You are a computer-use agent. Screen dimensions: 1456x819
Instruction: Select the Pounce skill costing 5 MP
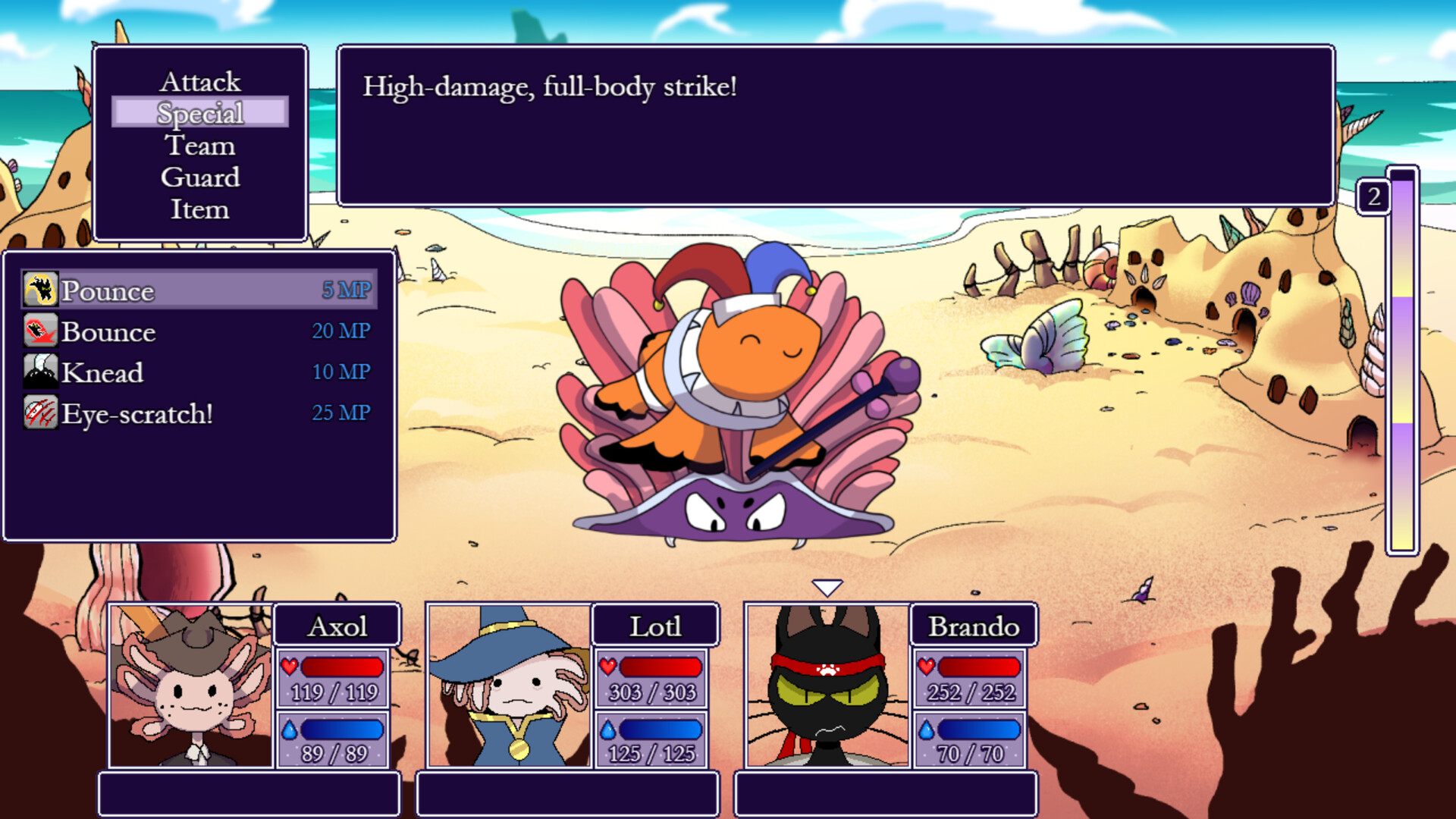coord(152,290)
